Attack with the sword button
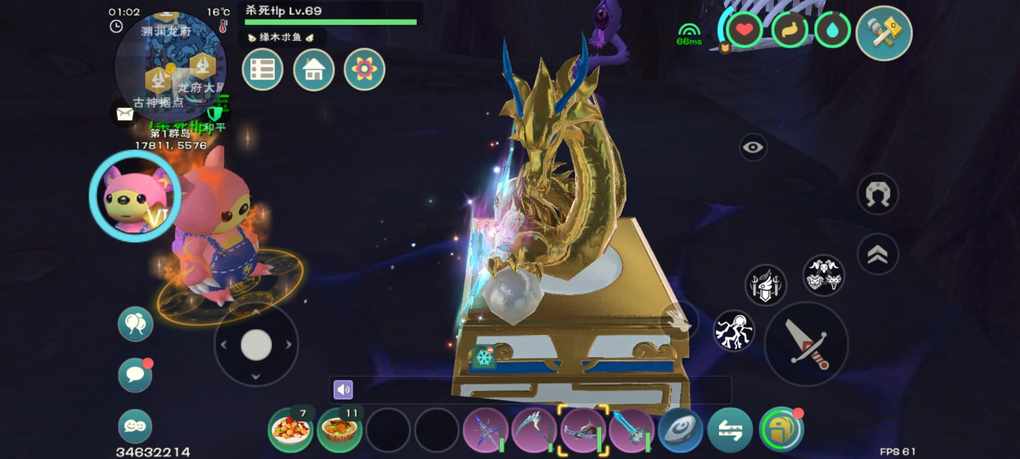1020x459 pixels. tap(806, 343)
